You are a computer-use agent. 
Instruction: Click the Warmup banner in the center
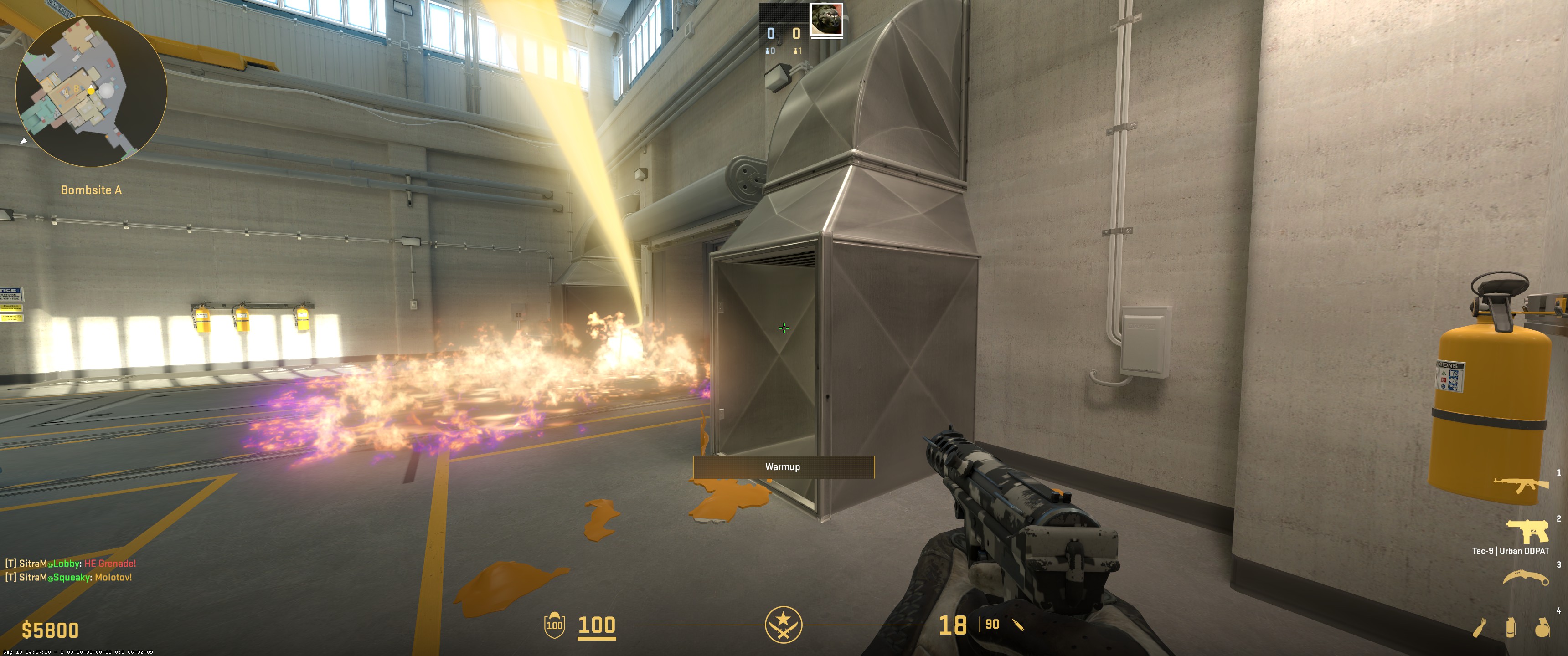tap(784, 467)
